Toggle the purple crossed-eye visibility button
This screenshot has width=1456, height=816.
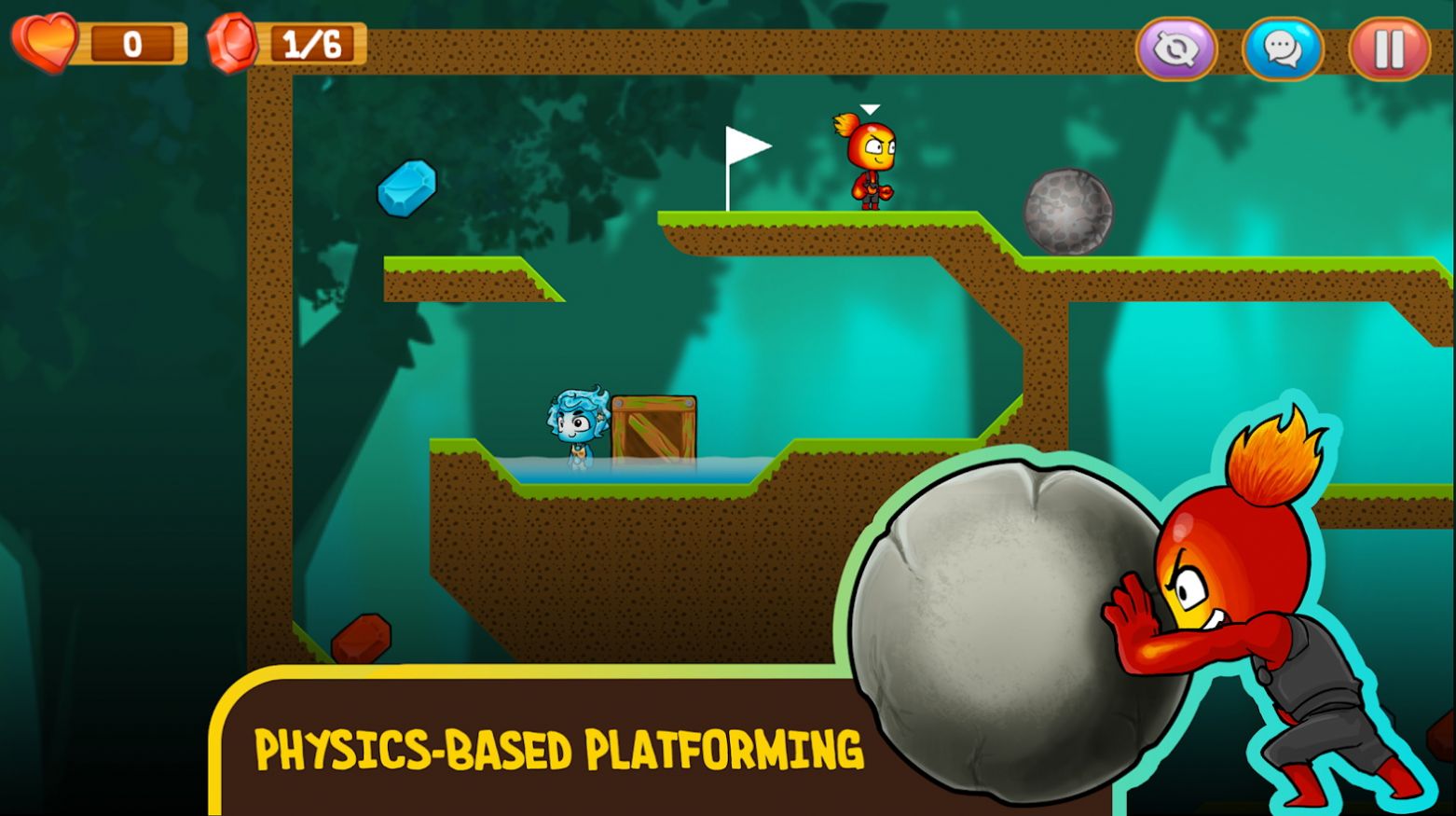pos(1176,48)
